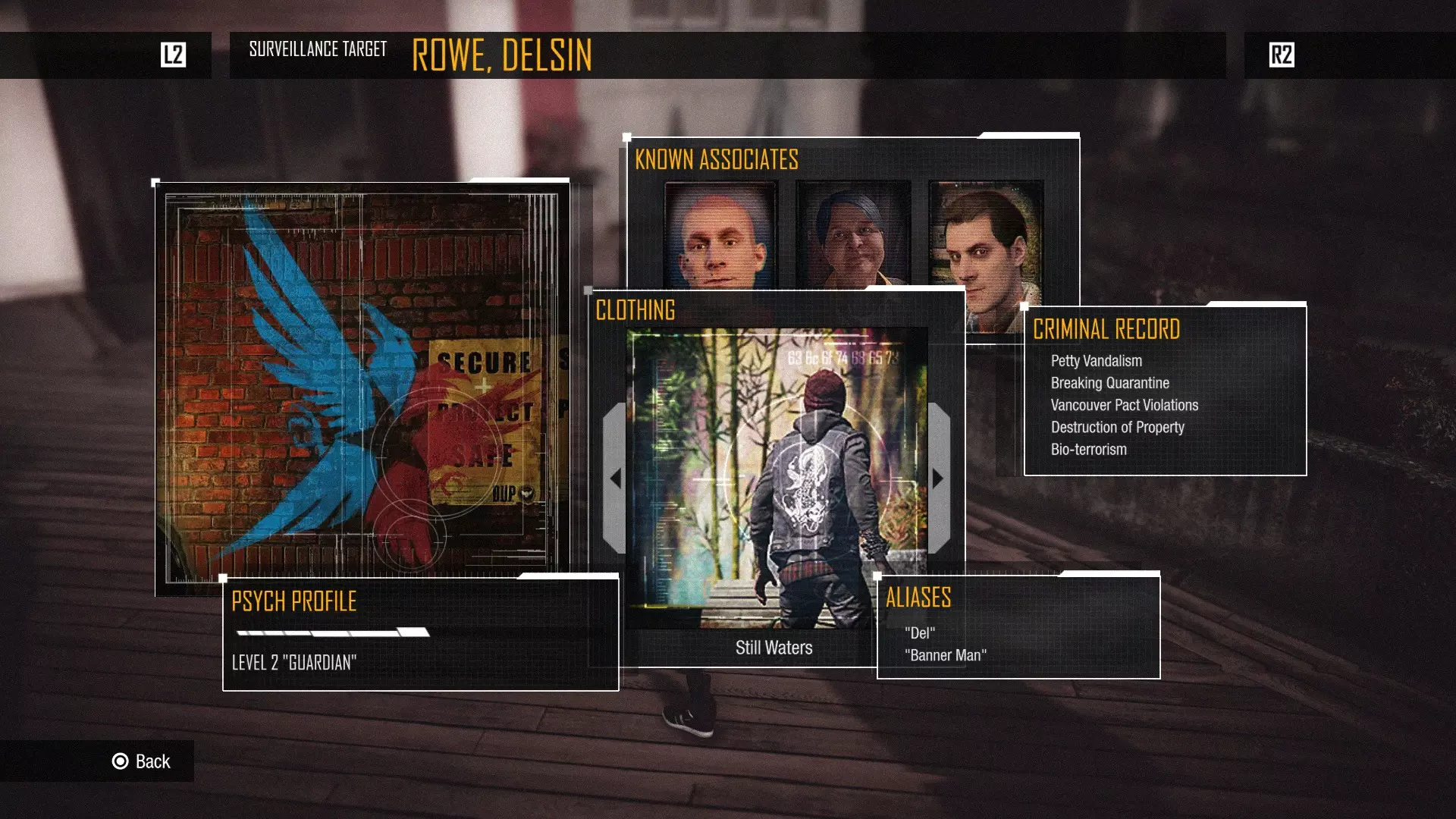Image resolution: width=1456 pixels, height=819 pixels.
Task: Click the Known Associates heading
Action: click(x=717, y=160)
